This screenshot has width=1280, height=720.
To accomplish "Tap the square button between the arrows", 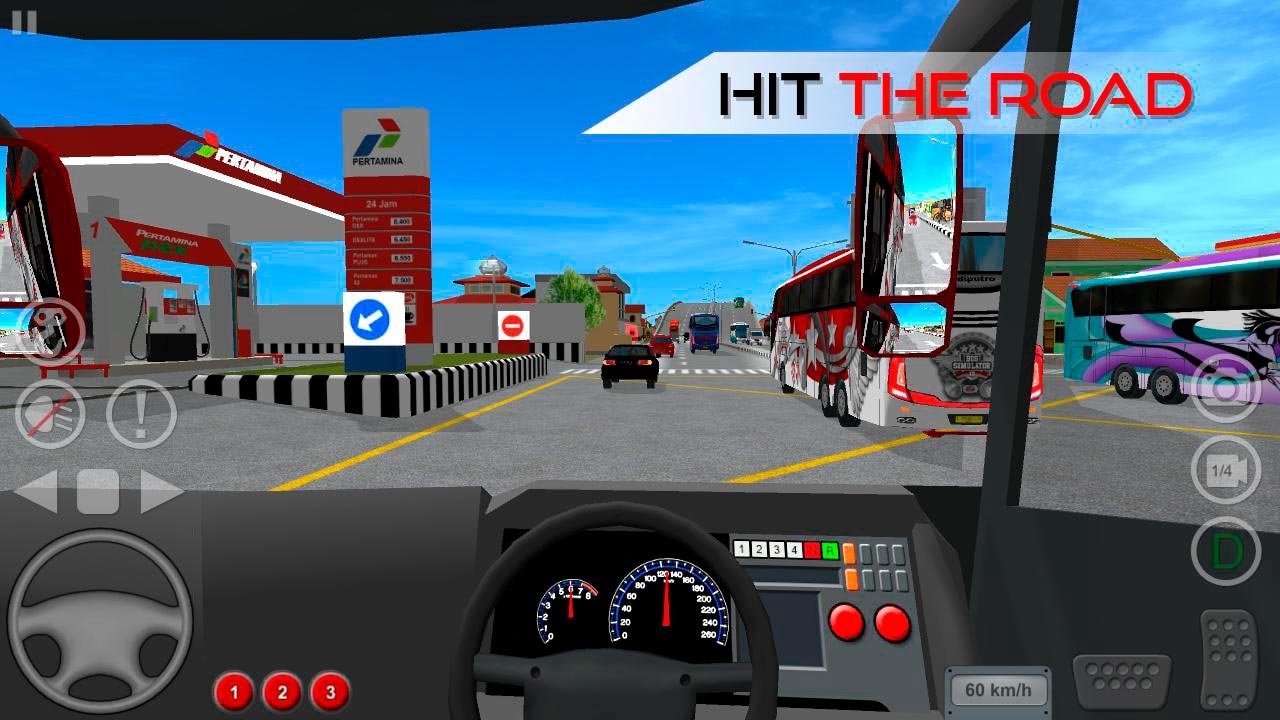I will tap(98, 492).
